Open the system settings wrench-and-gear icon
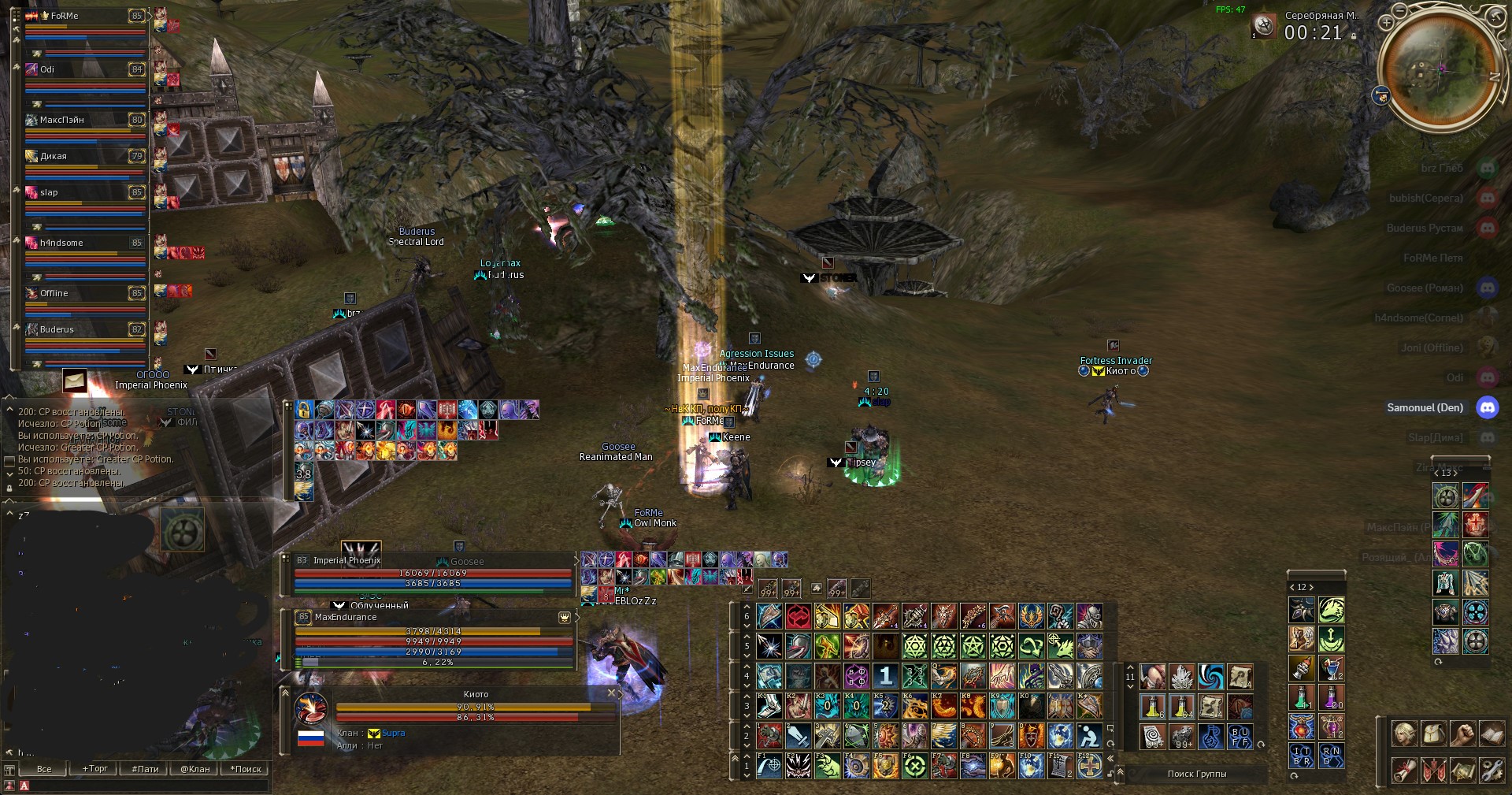This screenshot has width=1512, height=795. pos(1491,770)
